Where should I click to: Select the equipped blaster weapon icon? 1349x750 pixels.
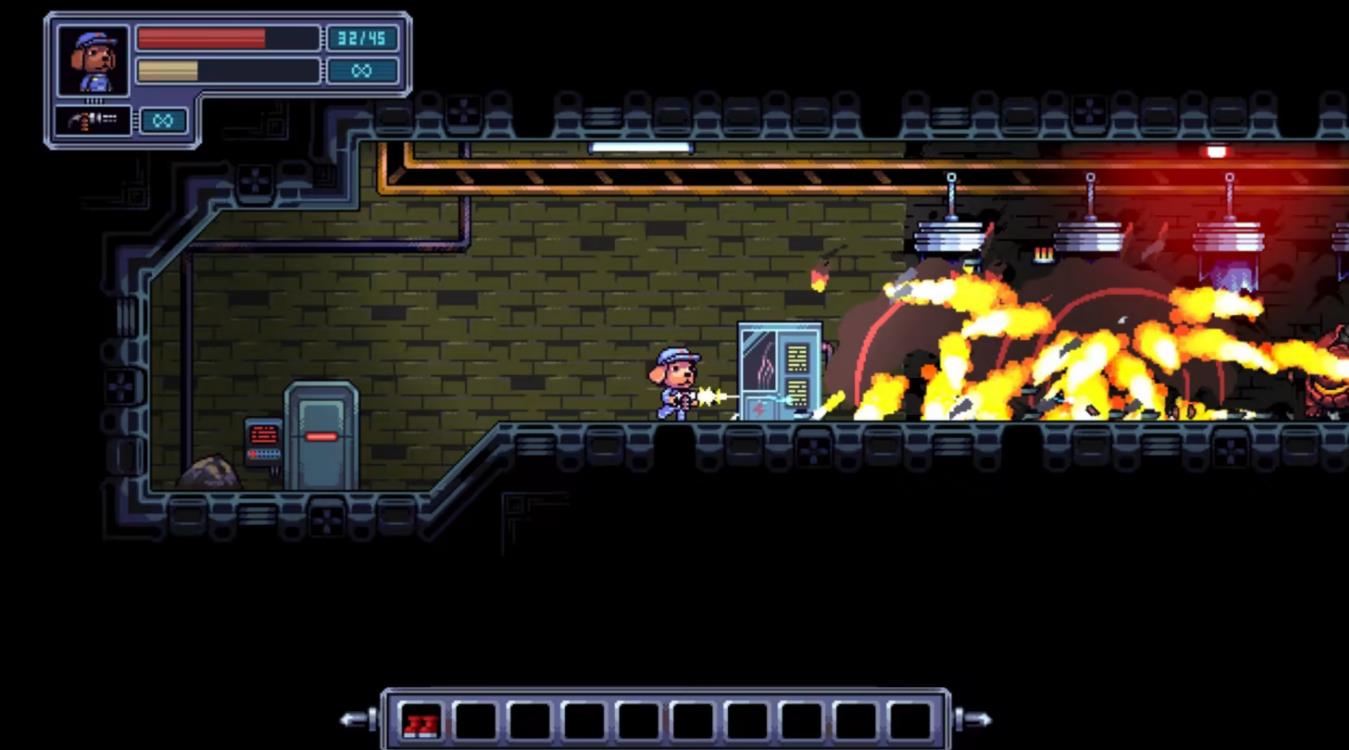click(x=93, y=121)
